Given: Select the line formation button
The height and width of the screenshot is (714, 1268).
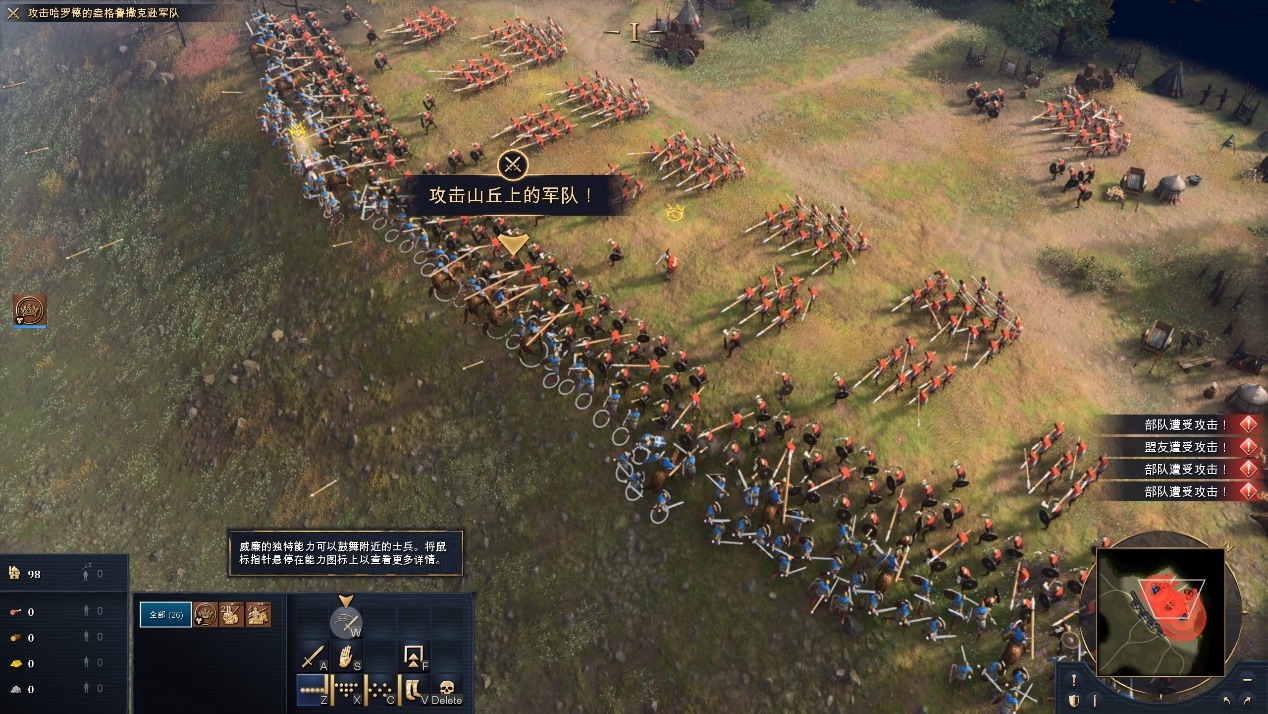Looking at the screenshot, I should pos(312,689).
